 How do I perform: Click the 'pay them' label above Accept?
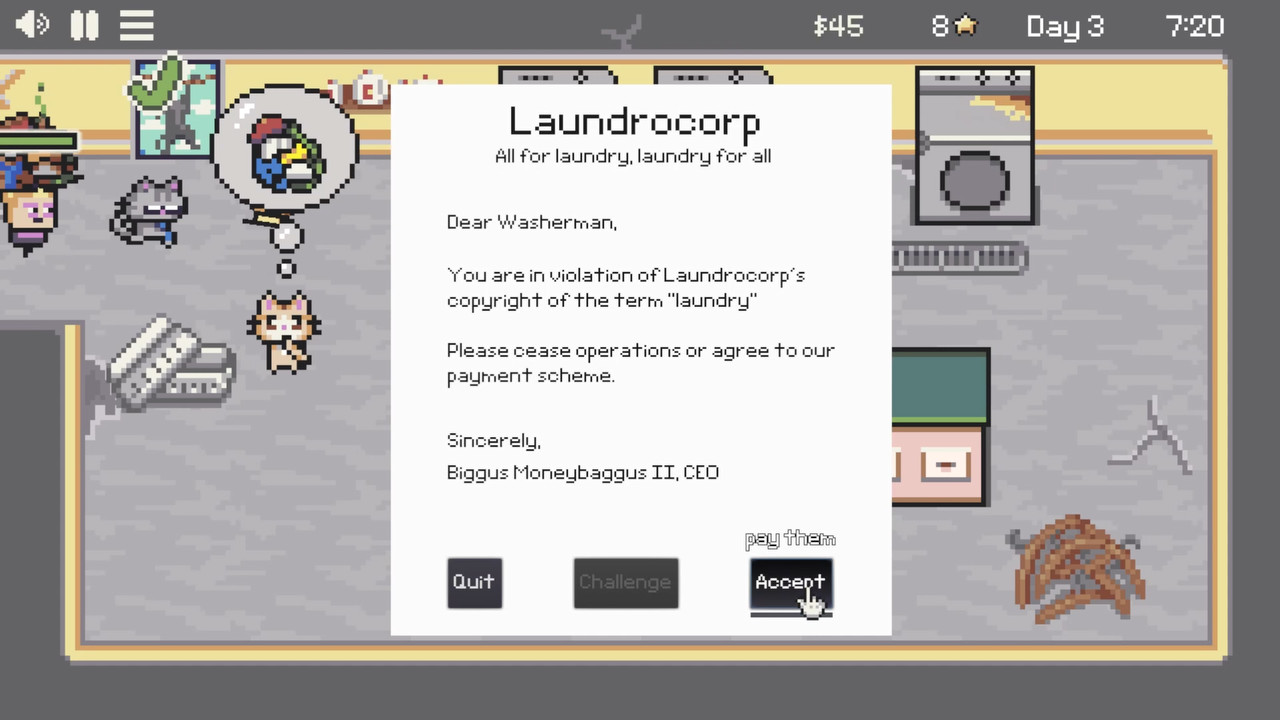pyautogui.click(x=790, y=538)
